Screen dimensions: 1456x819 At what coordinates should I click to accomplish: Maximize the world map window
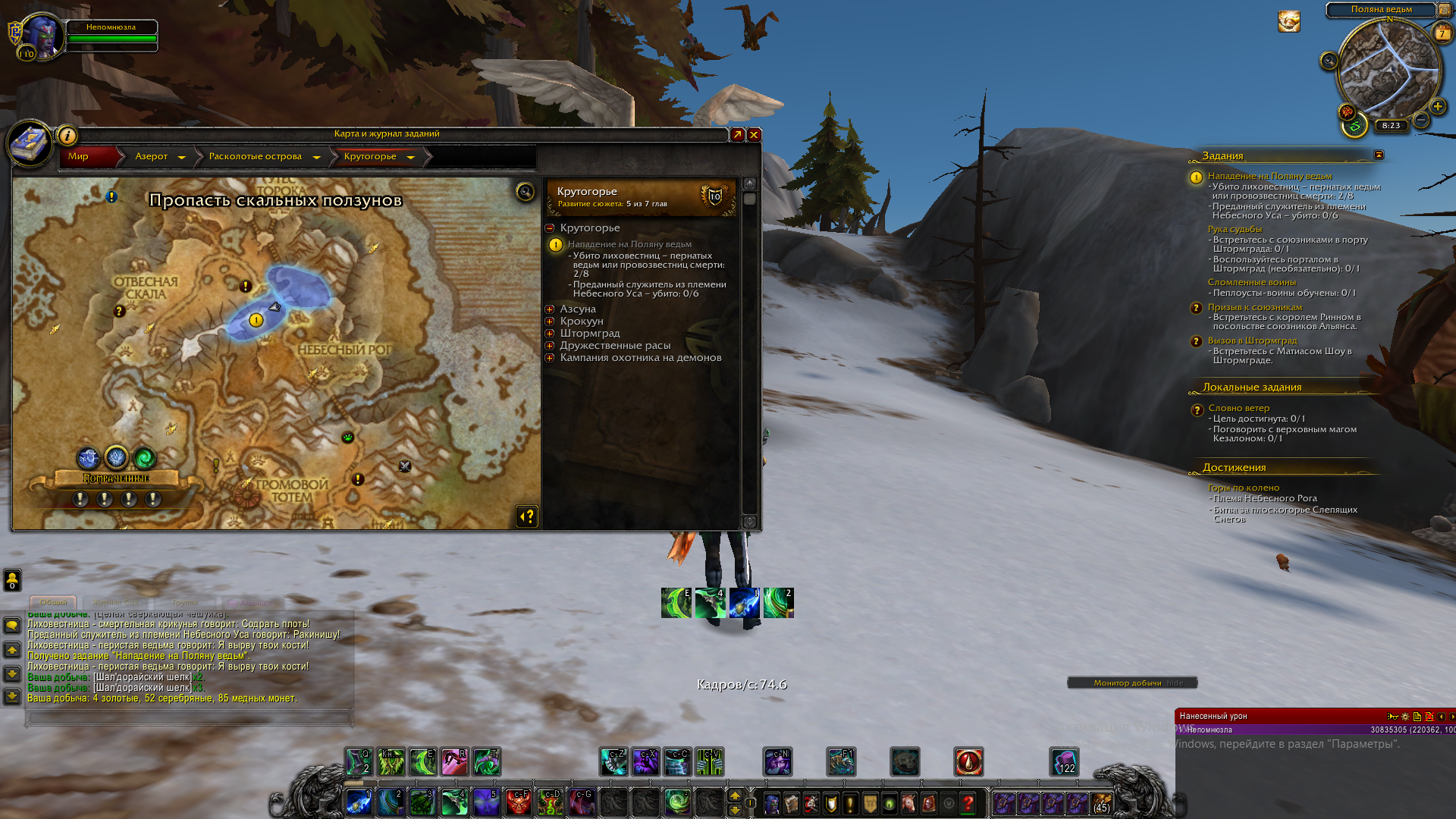coord(737,135)
